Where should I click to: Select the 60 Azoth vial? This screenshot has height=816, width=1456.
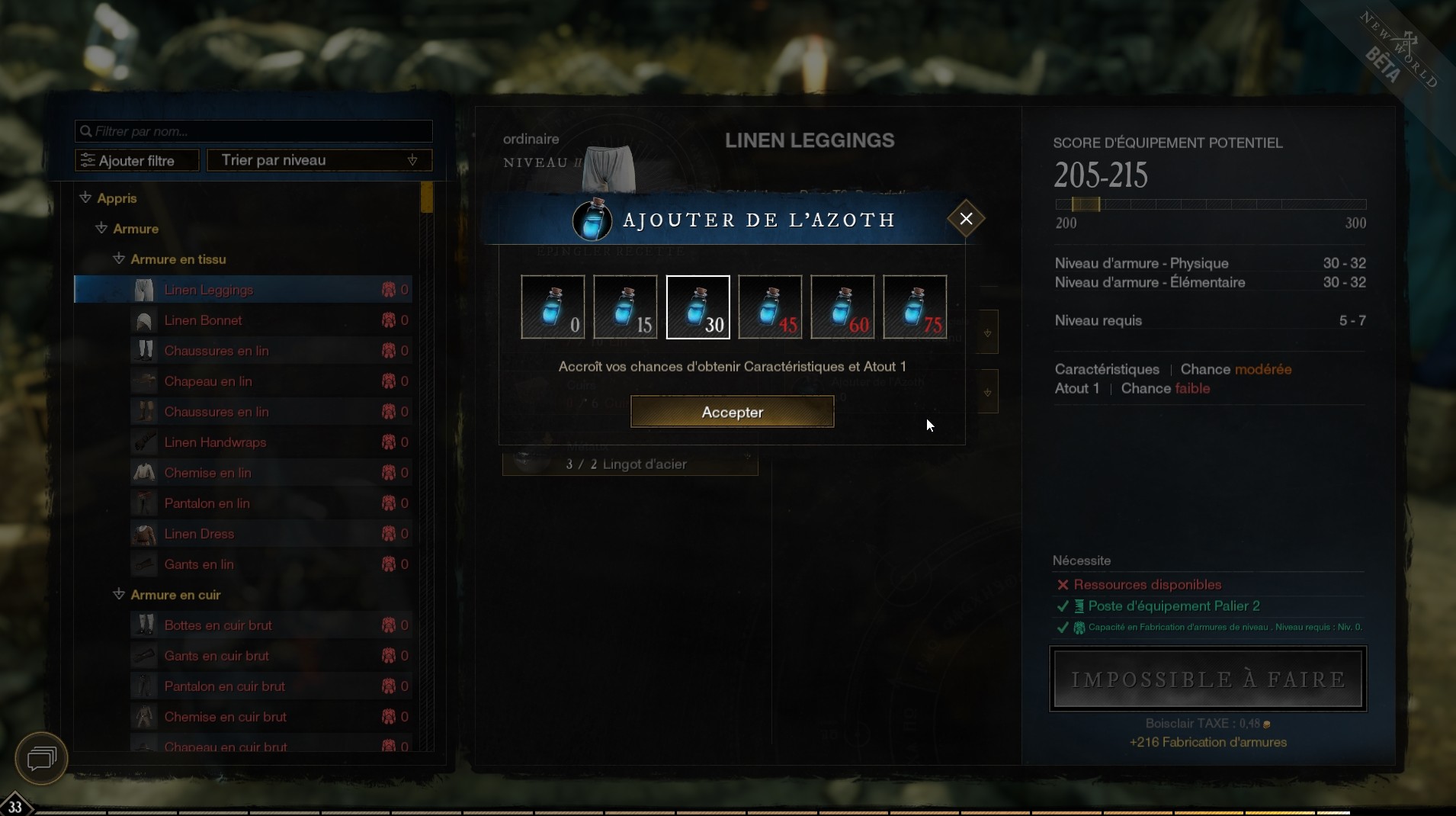click(x=842, y=307)
